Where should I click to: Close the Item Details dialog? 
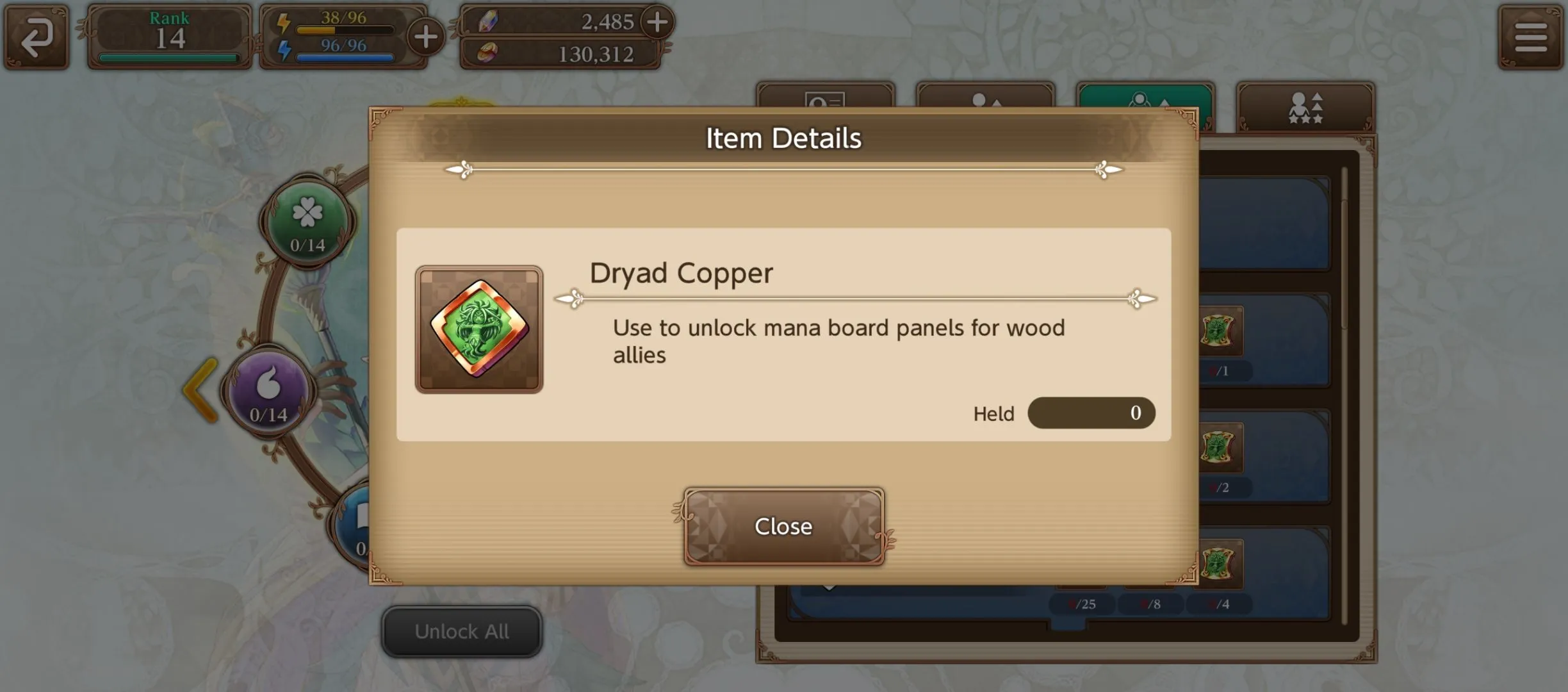pyautogui.click(x=783, y=526)
